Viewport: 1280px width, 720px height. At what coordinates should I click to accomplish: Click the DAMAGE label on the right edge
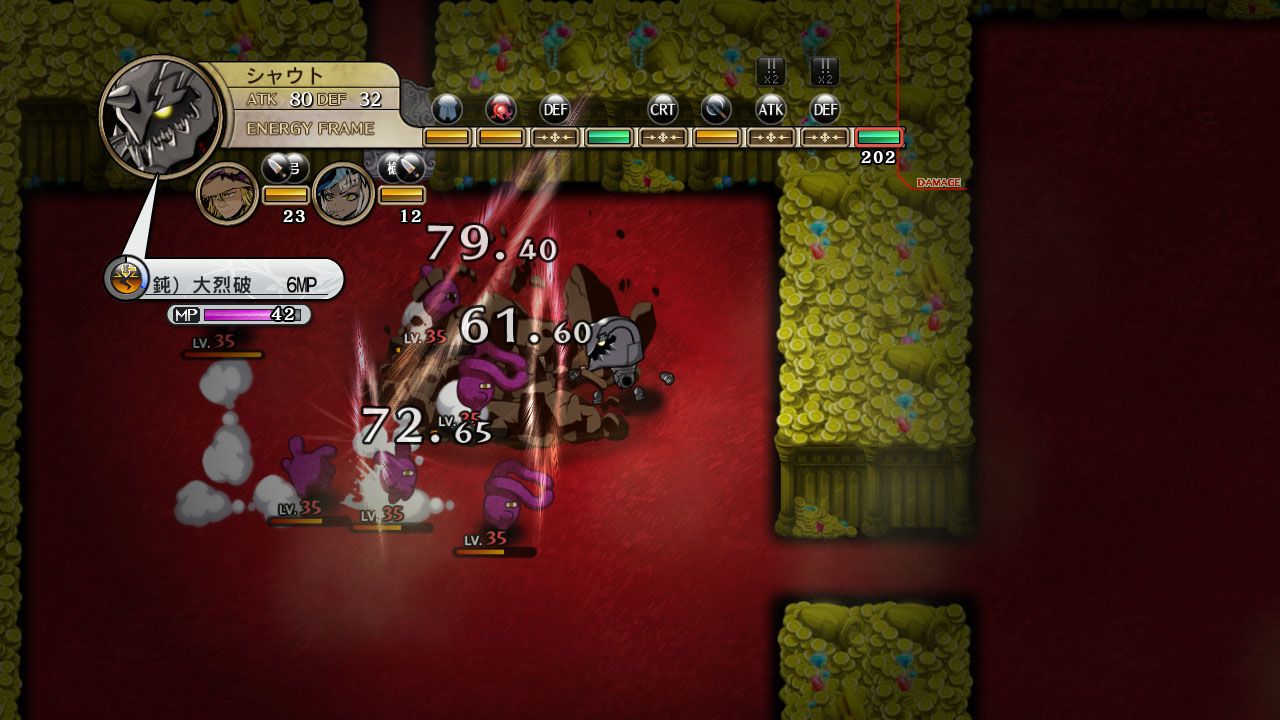938,183
